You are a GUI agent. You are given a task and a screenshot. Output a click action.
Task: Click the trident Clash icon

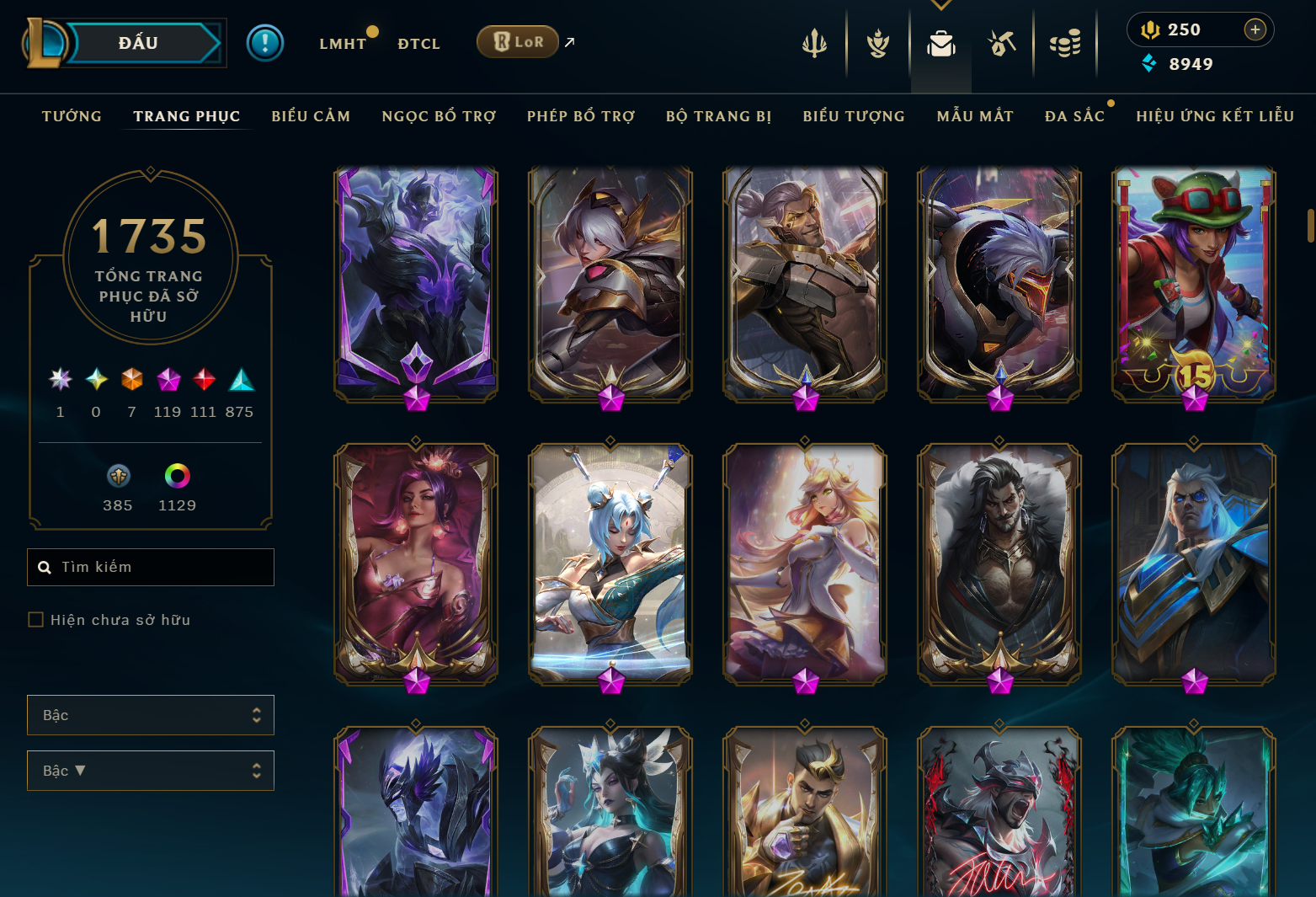point(815,42)
